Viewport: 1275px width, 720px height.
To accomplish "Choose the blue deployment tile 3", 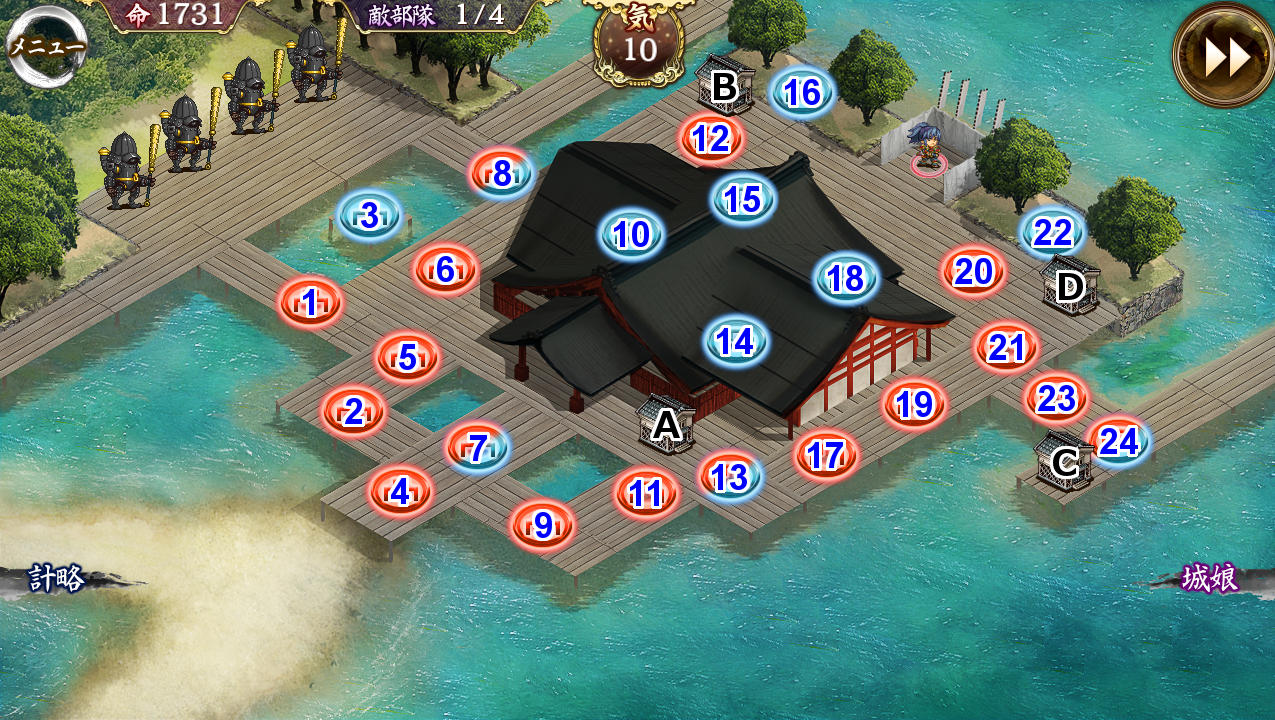I will tap(369, 215).
